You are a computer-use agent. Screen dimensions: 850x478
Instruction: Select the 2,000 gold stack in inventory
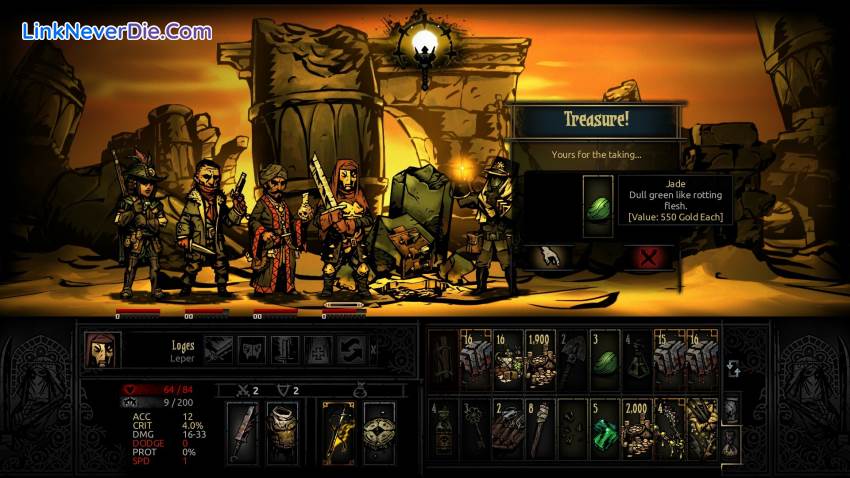(x=635, y=428)
